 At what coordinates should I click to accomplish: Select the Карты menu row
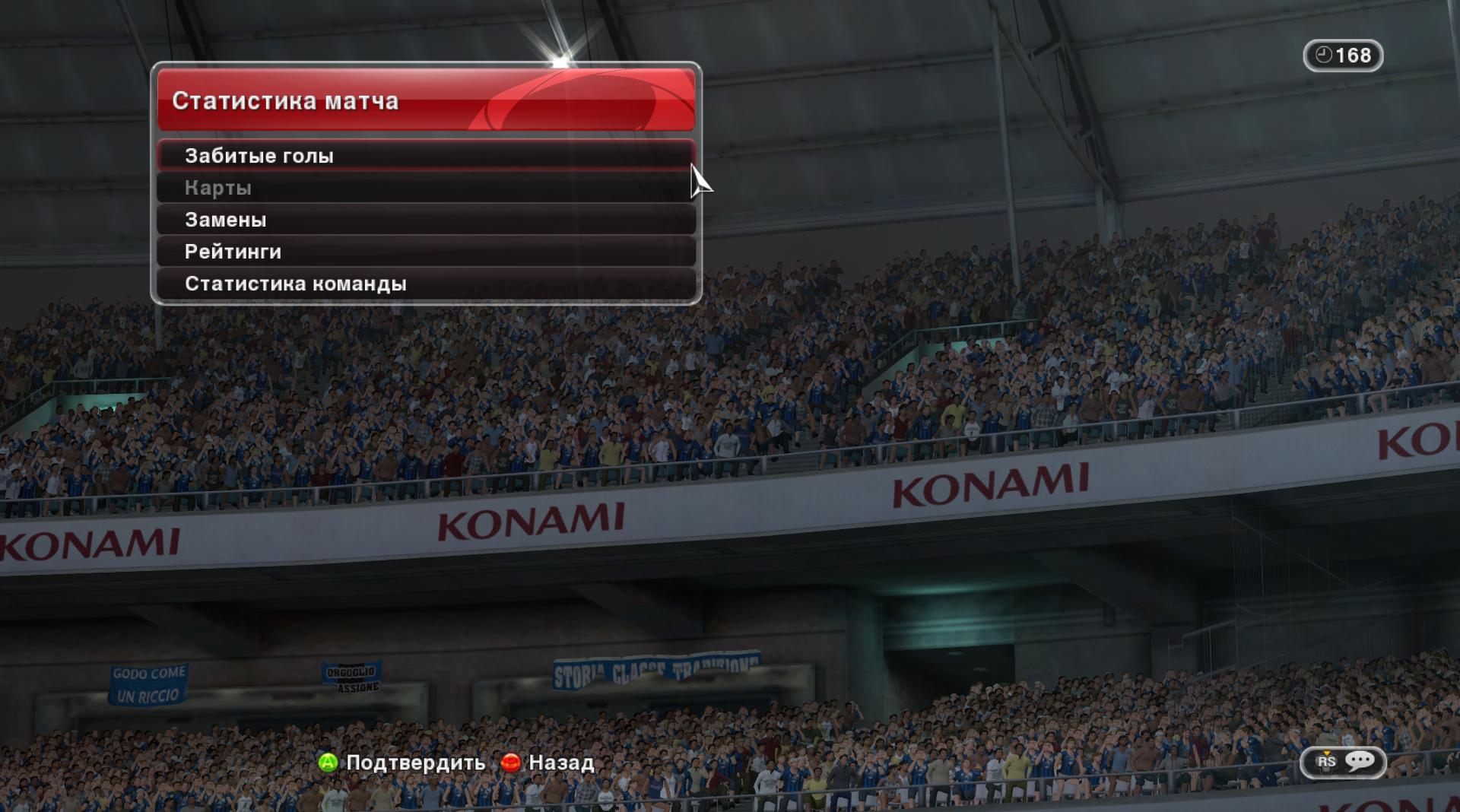426,188
